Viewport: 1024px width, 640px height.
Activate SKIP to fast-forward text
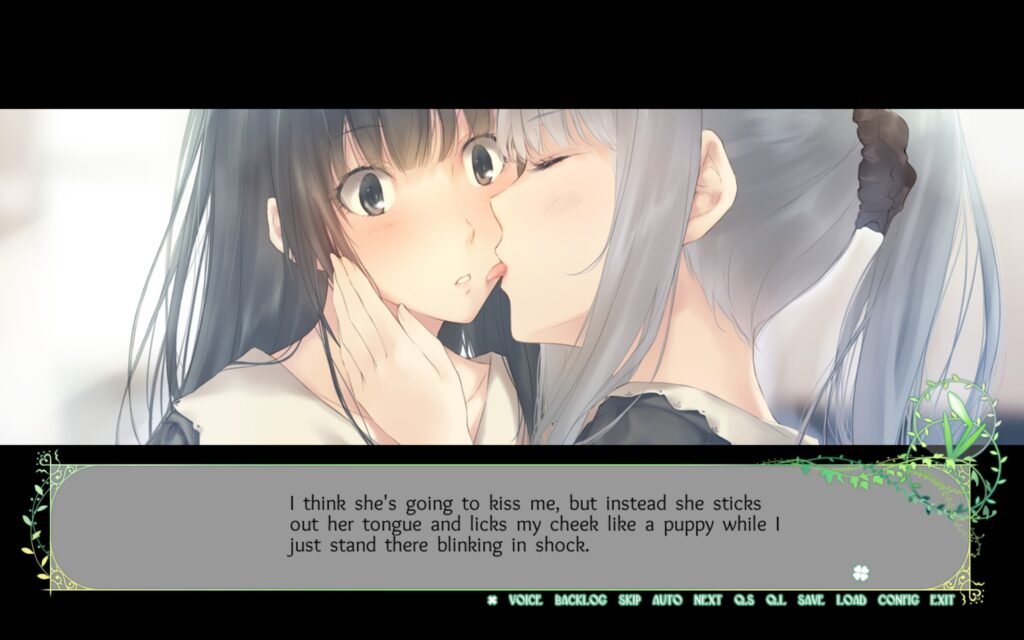point(629,600)
